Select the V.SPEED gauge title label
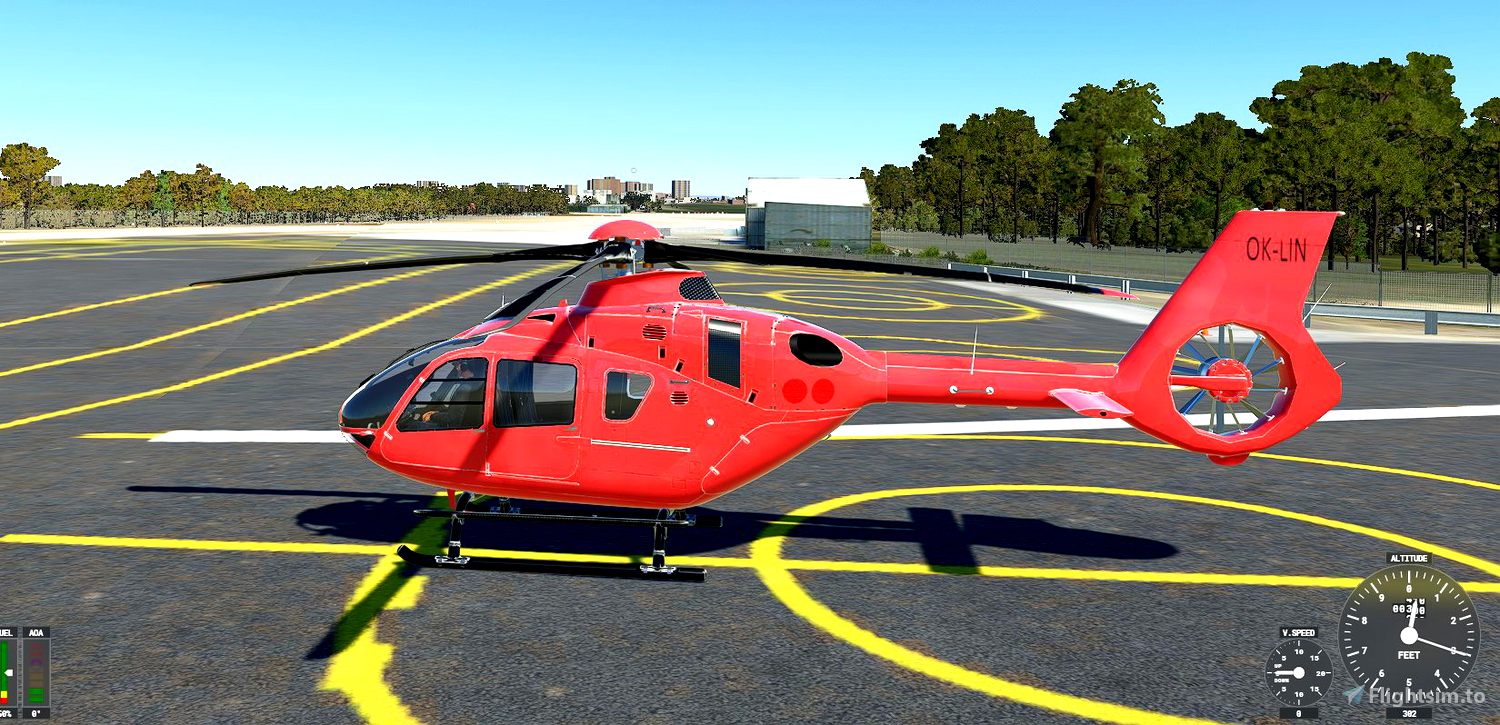The height and width of the screenshot is (725, 1500). point(1299,632)
